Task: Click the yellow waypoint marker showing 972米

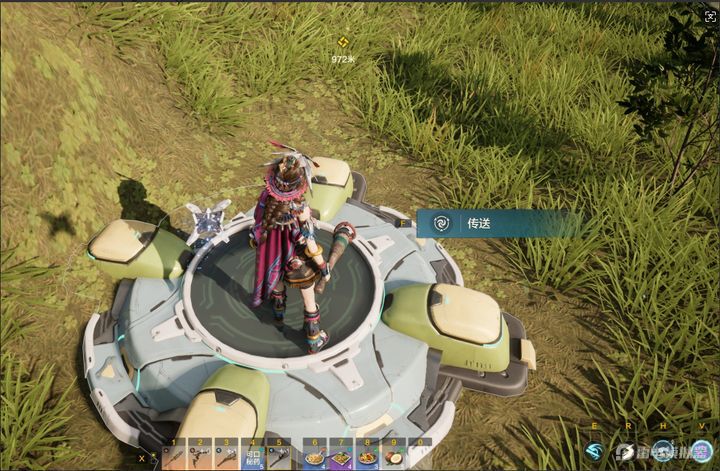Action: (343, 43)
